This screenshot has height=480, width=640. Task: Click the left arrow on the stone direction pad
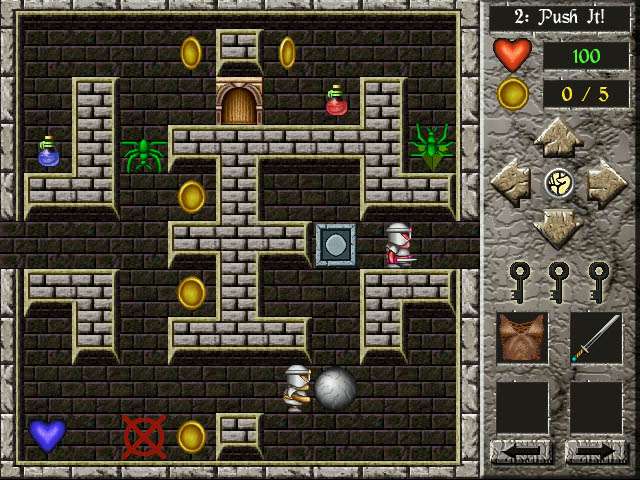pos(511,183)
